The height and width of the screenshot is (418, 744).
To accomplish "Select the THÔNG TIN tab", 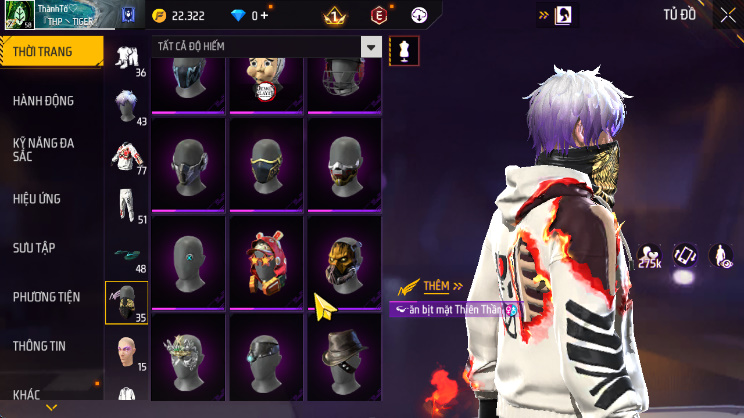I will click(39, 346).
